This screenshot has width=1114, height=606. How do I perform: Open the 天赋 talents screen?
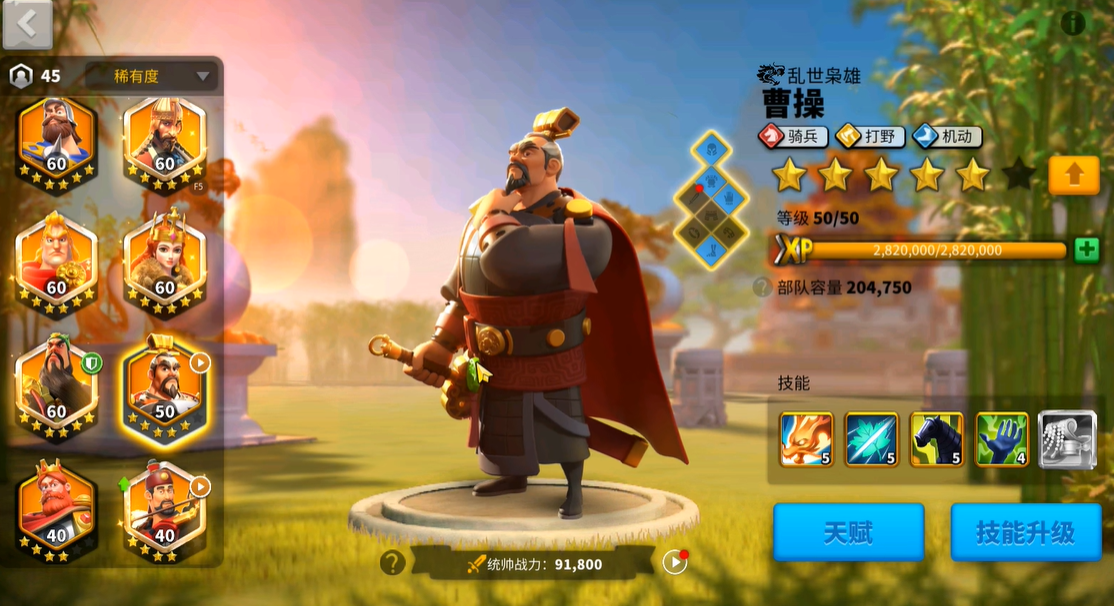(x=848, y=532)
